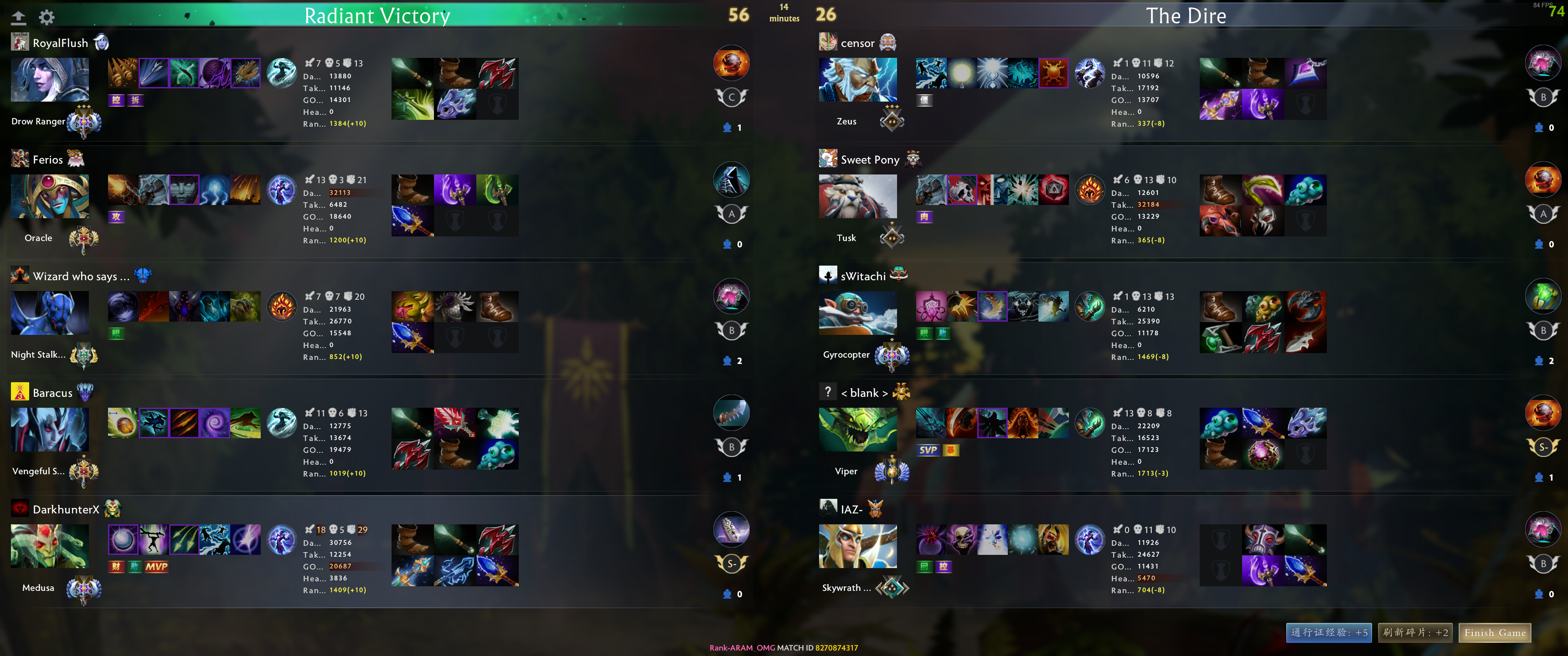Open the settings gear at top left
Viewport: 1568px width, 656px height.
click(x=47, y=16)
